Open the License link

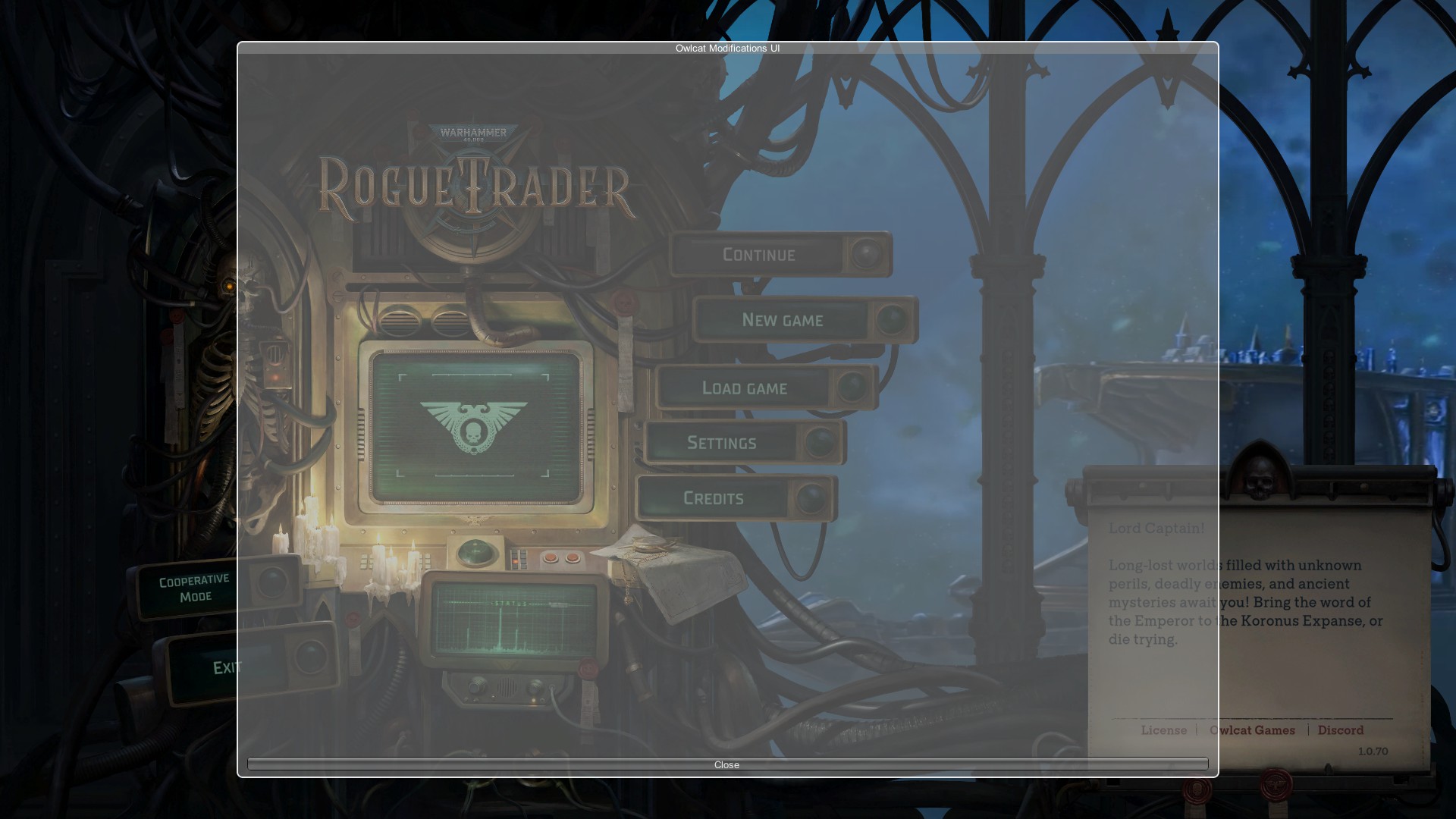point(1163,730)
